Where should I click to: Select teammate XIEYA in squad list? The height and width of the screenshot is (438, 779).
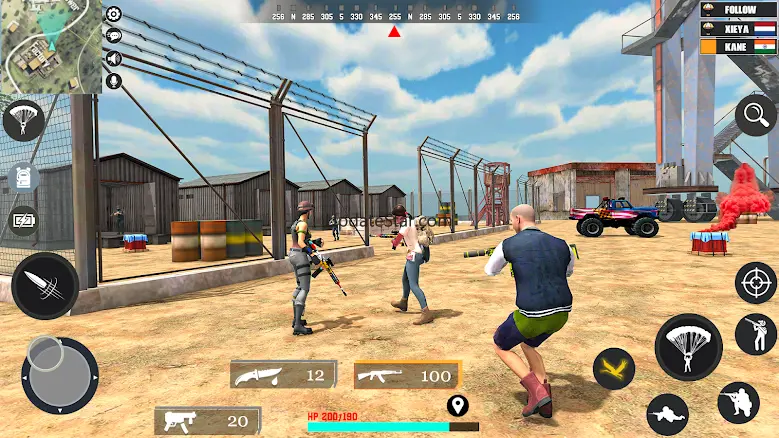pyautogui.click(x=738, y=29)
